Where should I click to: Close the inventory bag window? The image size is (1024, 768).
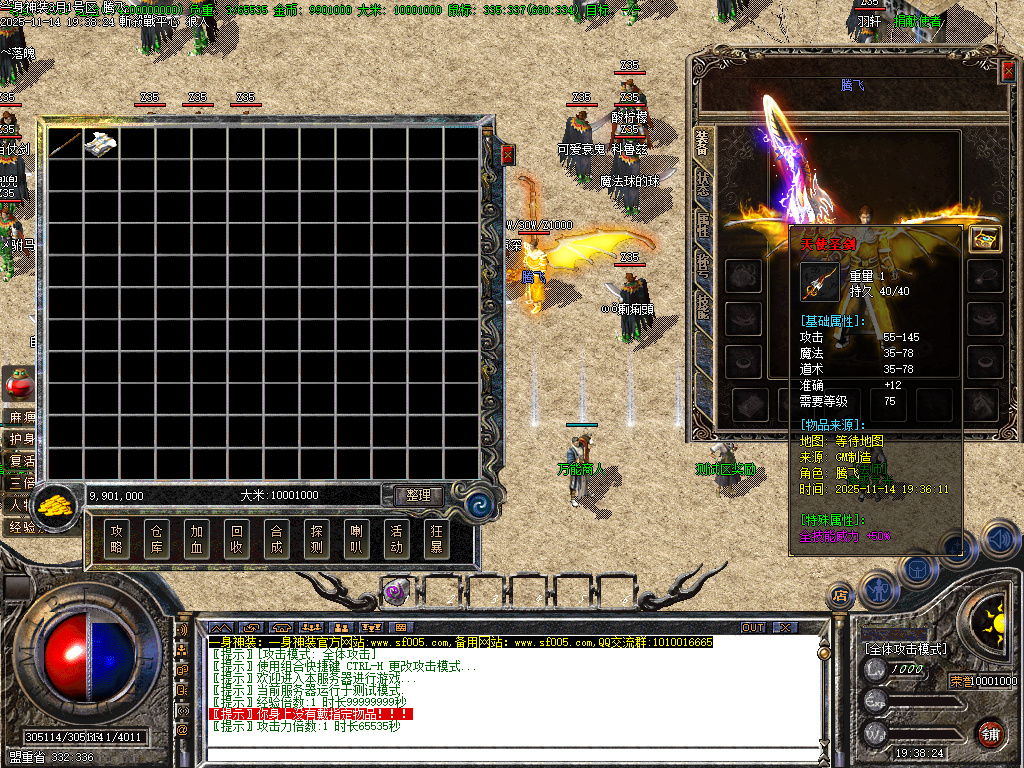pos(507,155)
